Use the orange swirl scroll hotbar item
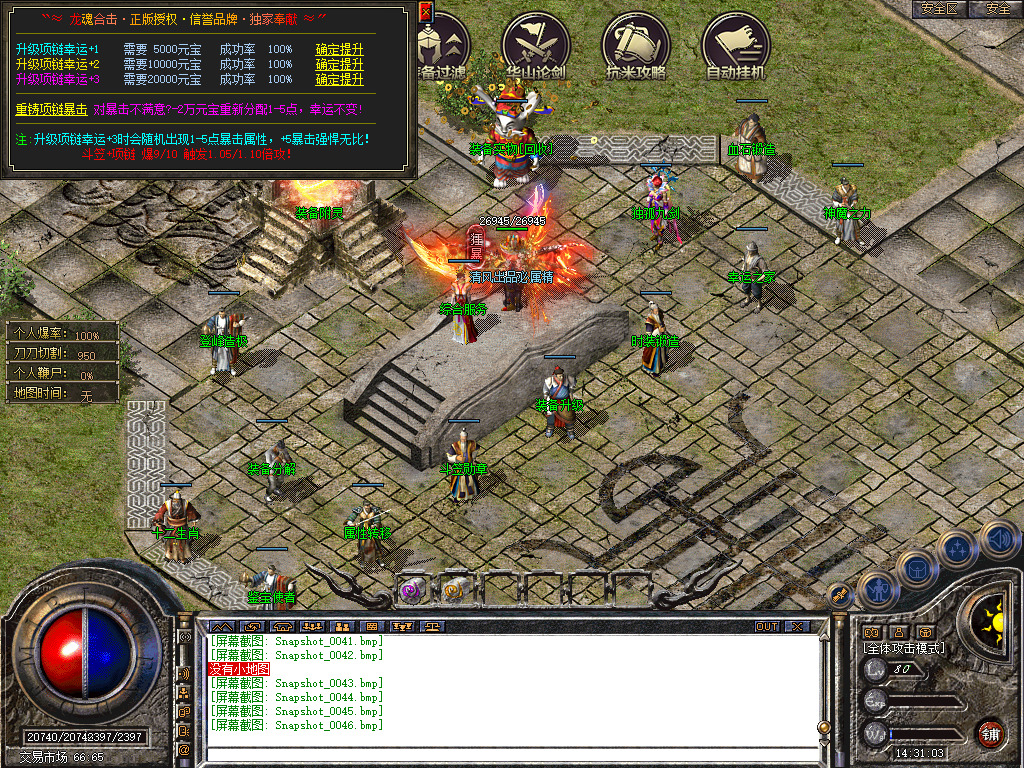This screenshot has height=768, width=1024. click(x=455, y=591)
